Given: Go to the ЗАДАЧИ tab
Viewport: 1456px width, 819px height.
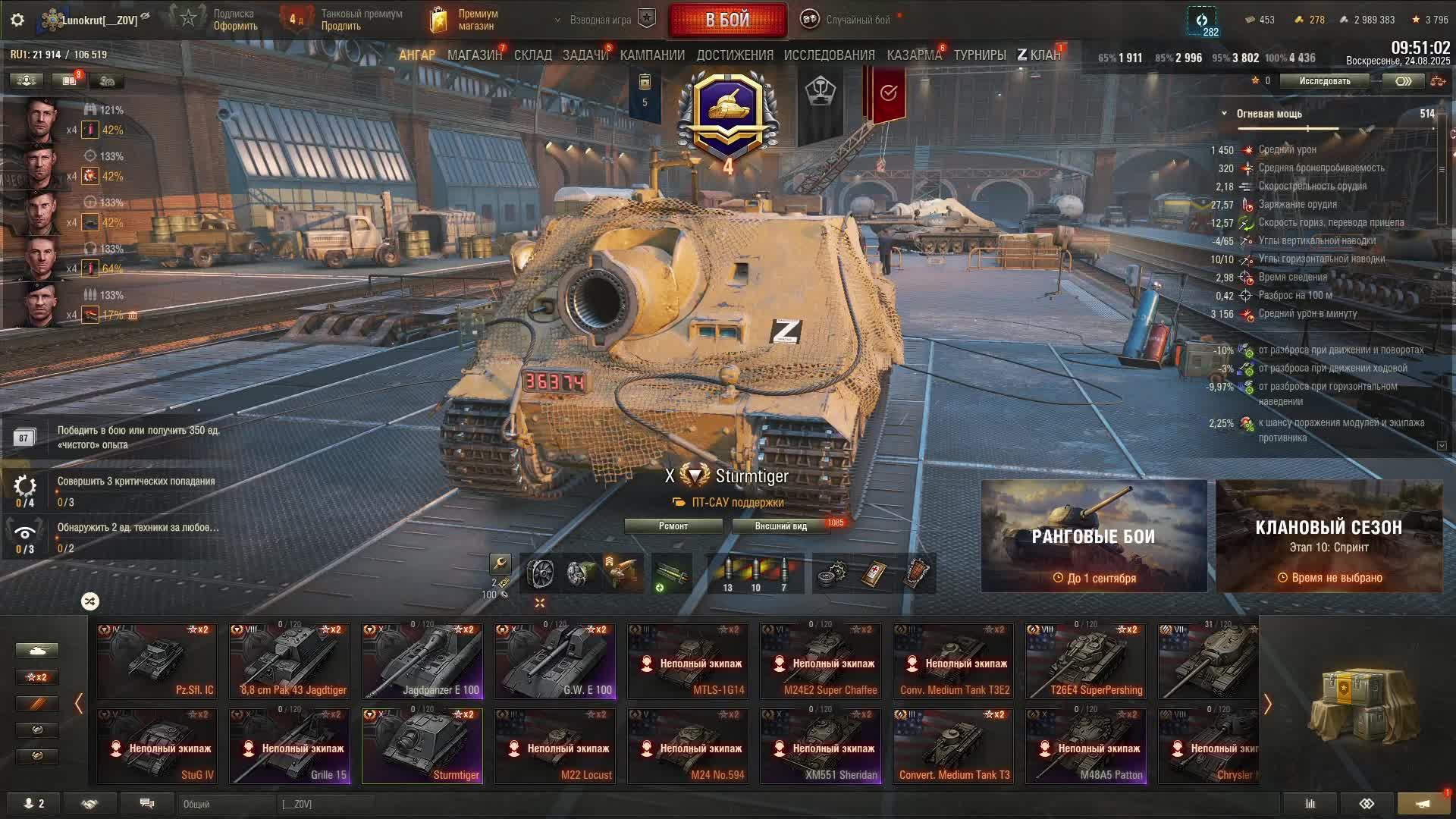Looking at the screenshot, I should pyautogui.click(x=585, y=55).
